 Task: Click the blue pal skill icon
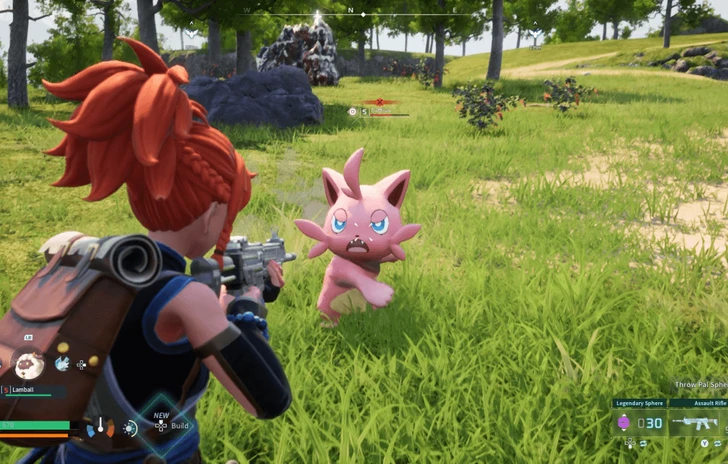62,364
